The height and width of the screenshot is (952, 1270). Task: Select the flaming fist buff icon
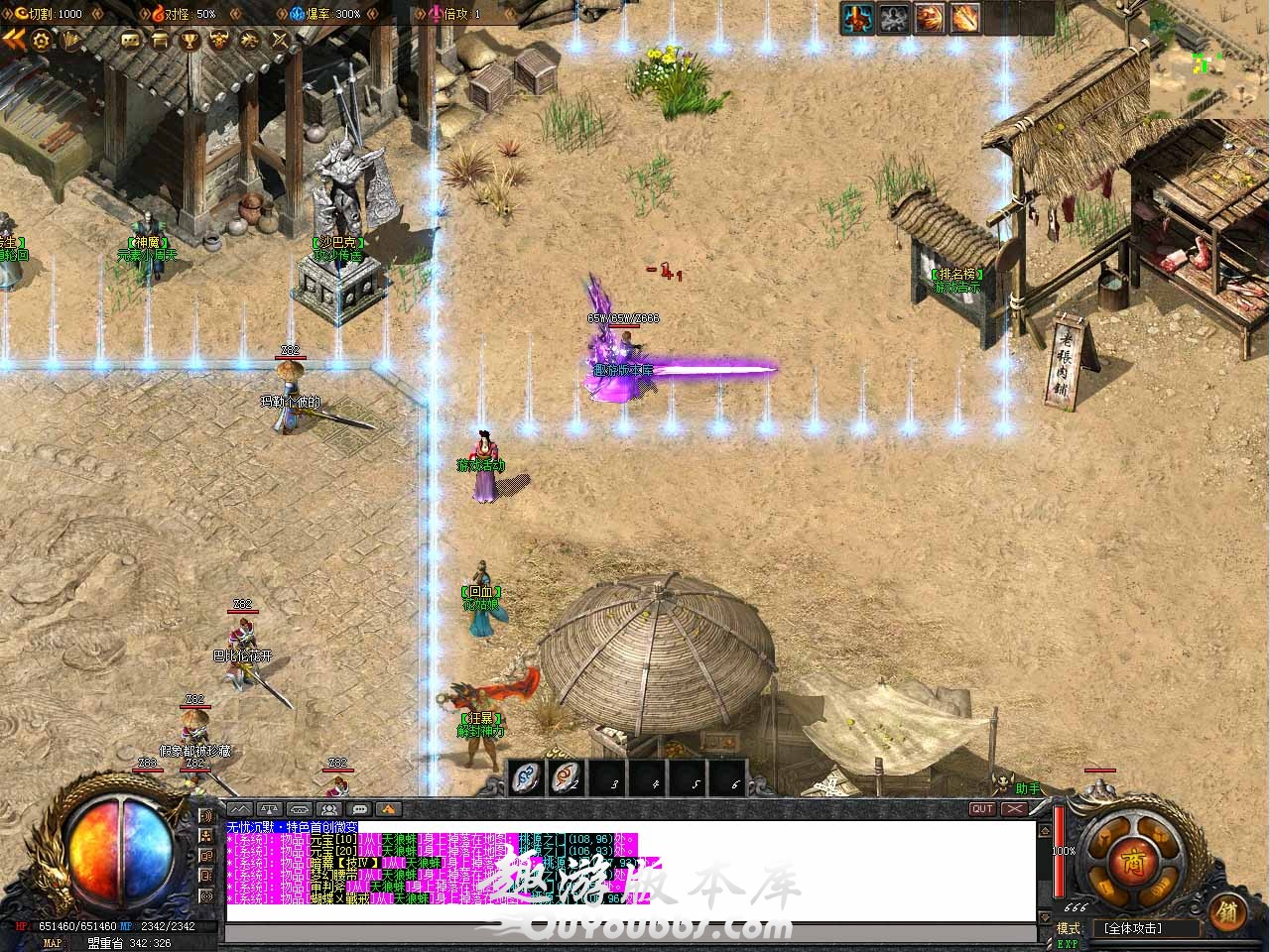(x=930, y=18)
